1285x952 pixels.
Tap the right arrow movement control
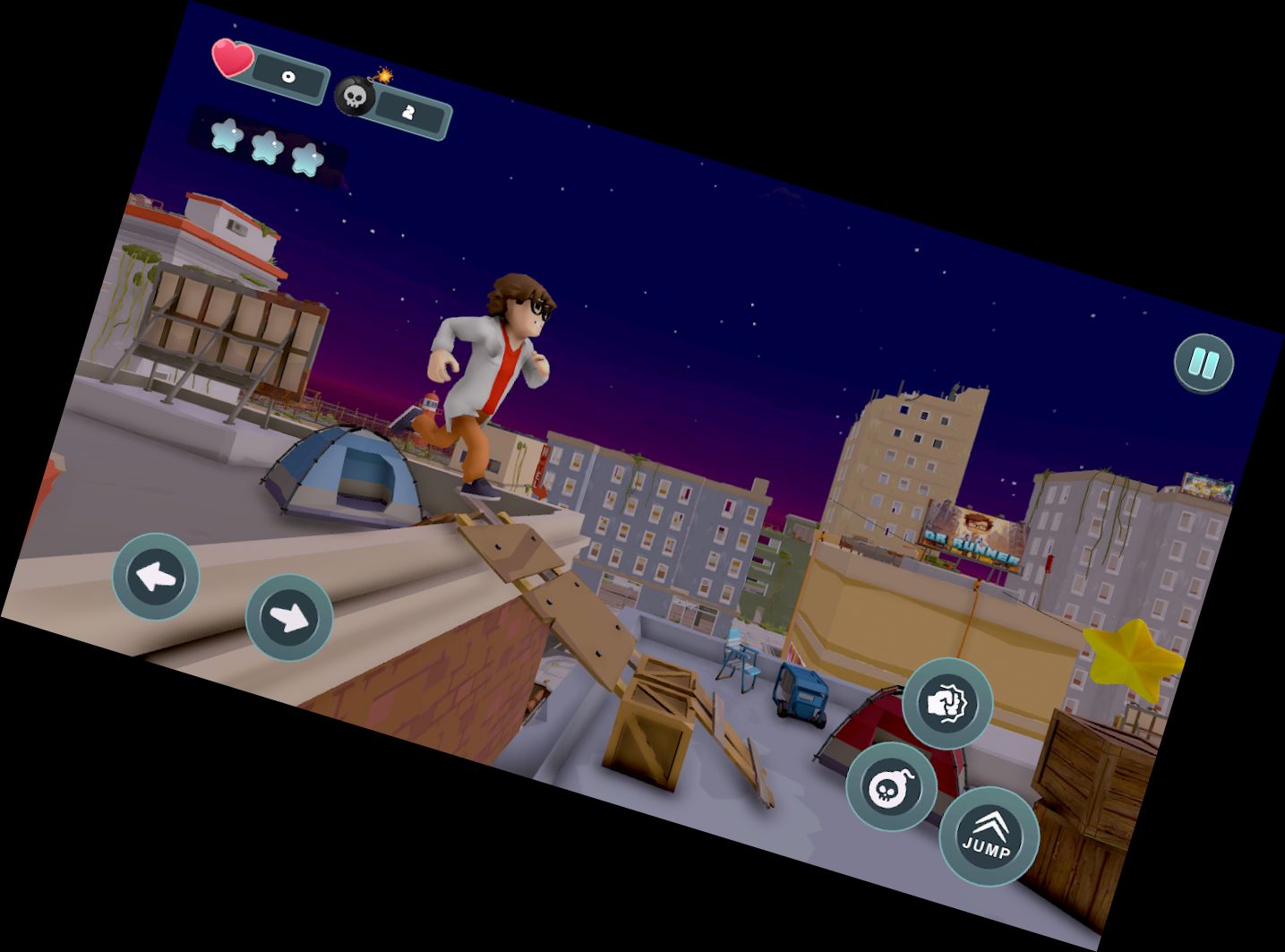click(288, 616)
